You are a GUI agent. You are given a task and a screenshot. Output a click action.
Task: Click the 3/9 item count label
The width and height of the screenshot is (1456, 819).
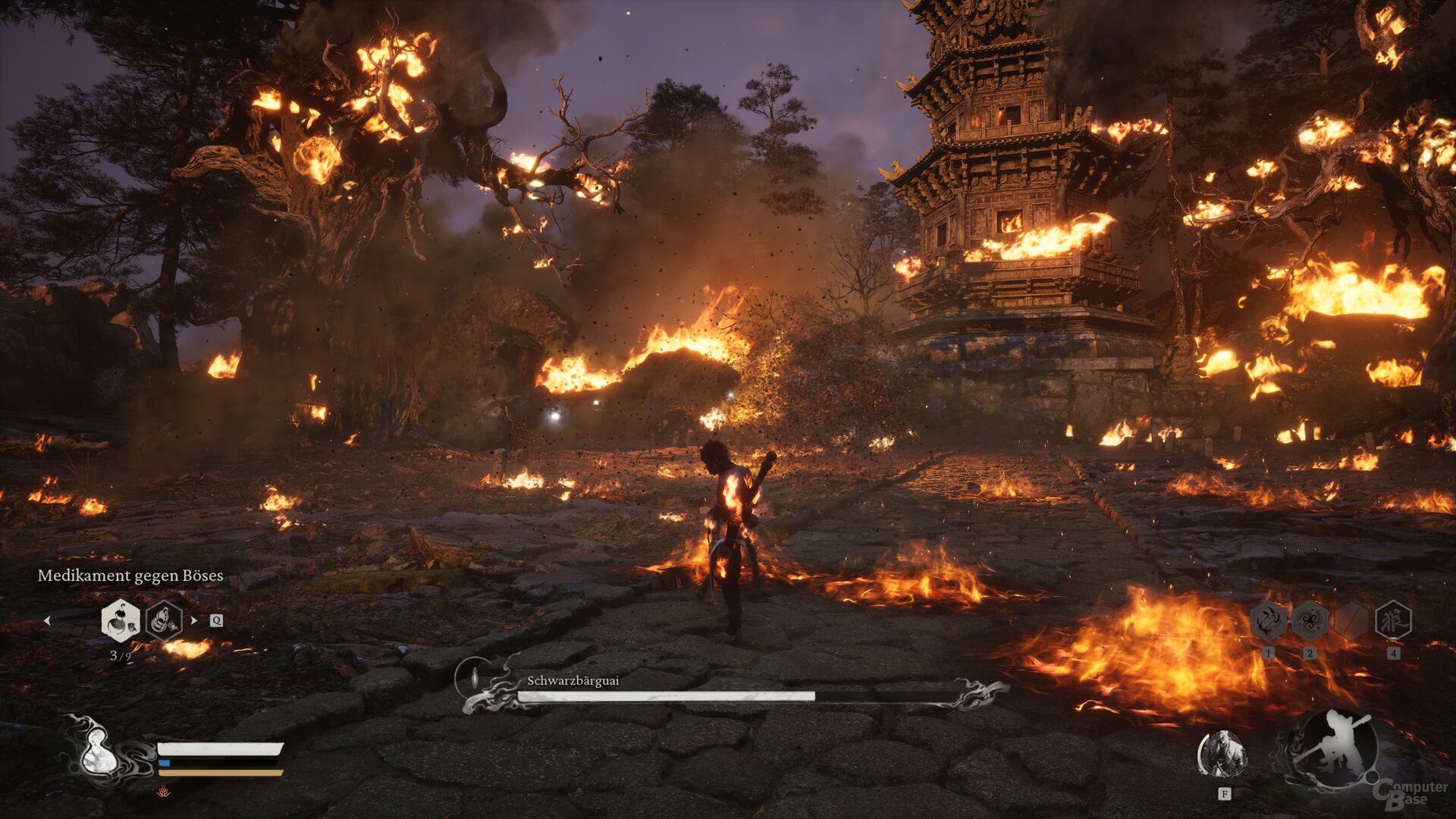tap(121, 654)
